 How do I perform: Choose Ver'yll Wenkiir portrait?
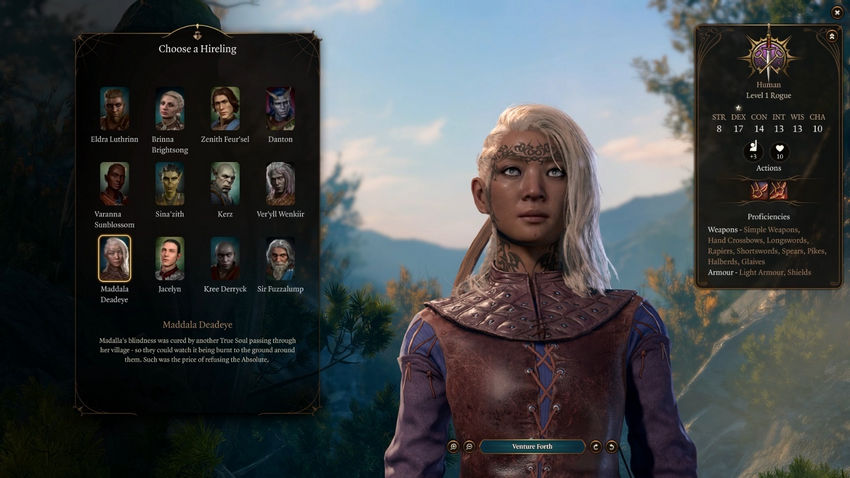(280, 183)
